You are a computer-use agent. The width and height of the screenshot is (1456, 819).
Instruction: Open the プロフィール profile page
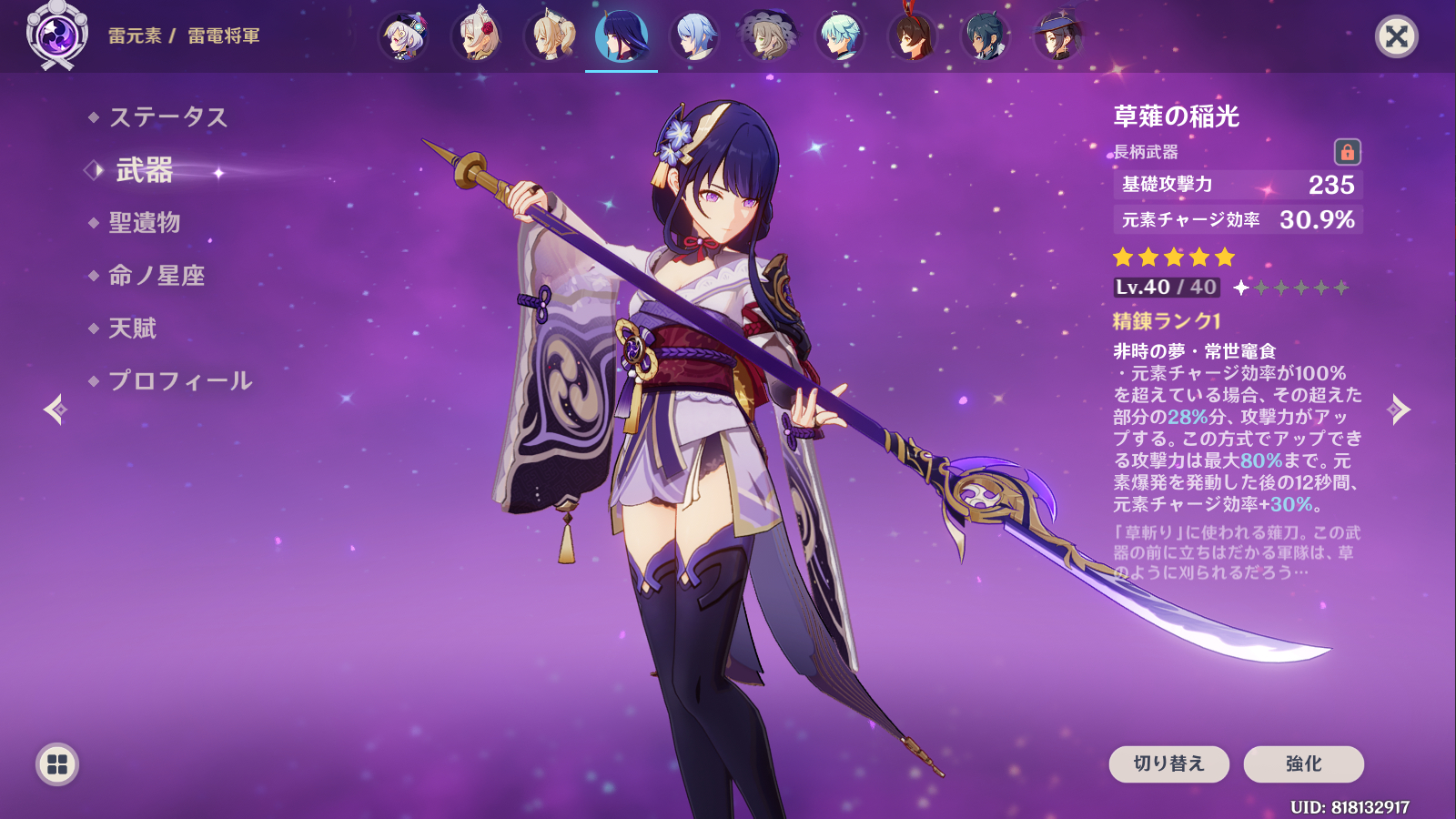180,381
